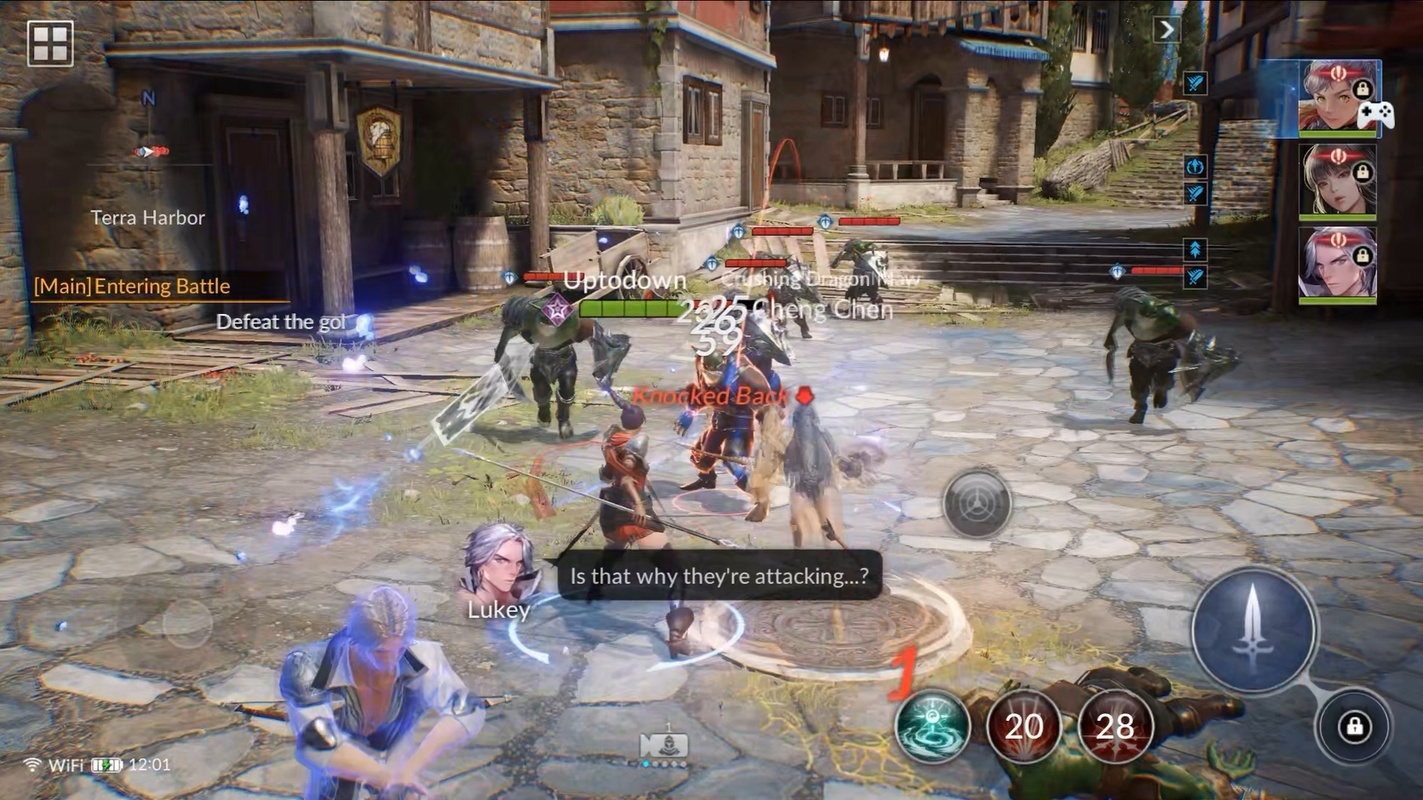Tap Lukey's dialogue line to continue
Screen dimensions: 1423x800
click(719, 576)
